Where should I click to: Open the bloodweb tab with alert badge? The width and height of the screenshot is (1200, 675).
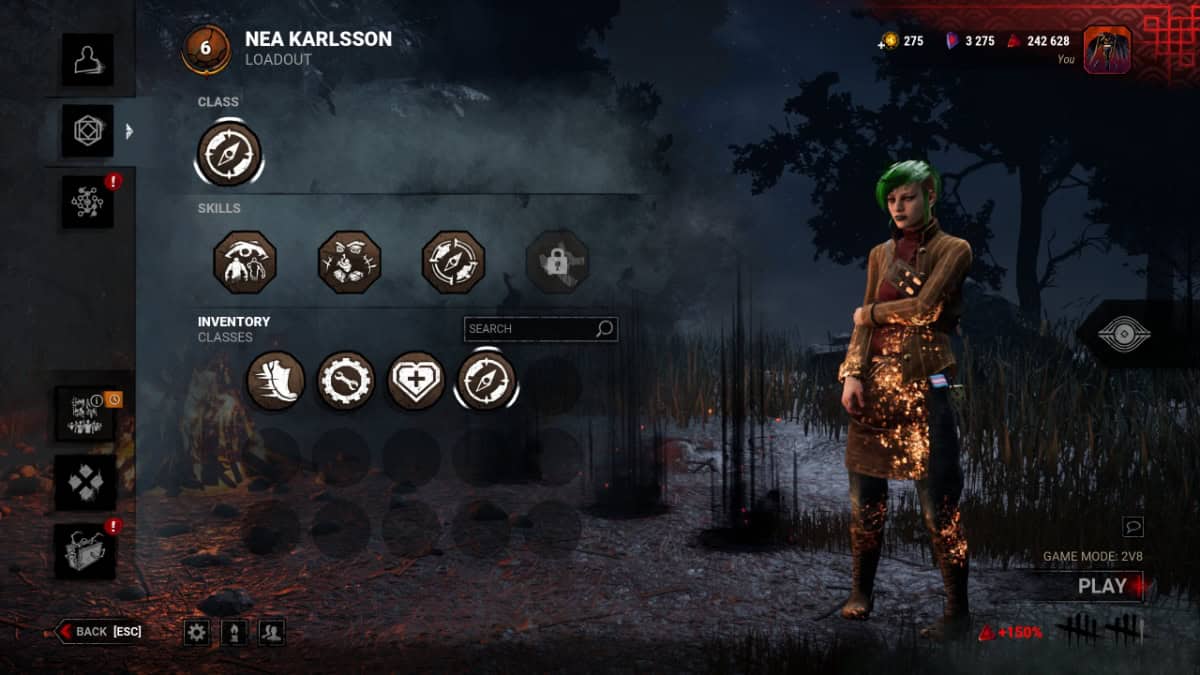87,202
